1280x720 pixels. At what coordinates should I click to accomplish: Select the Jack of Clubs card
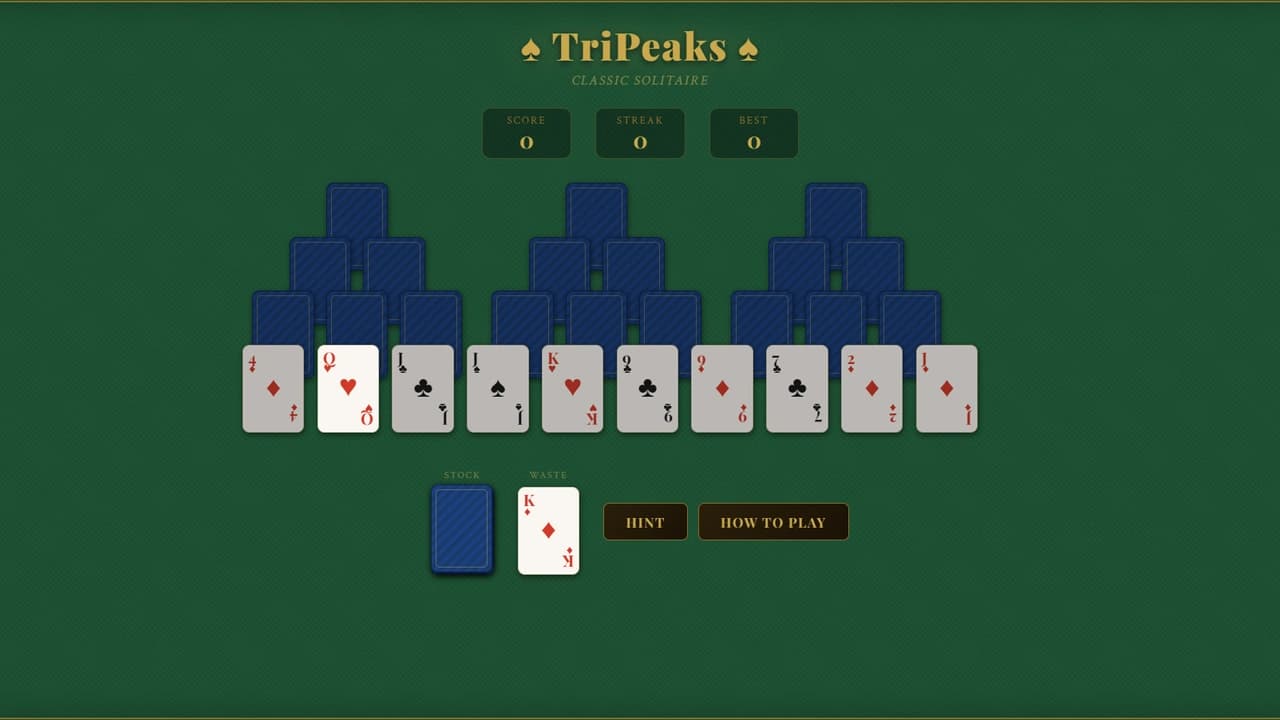tap(422, 389)
